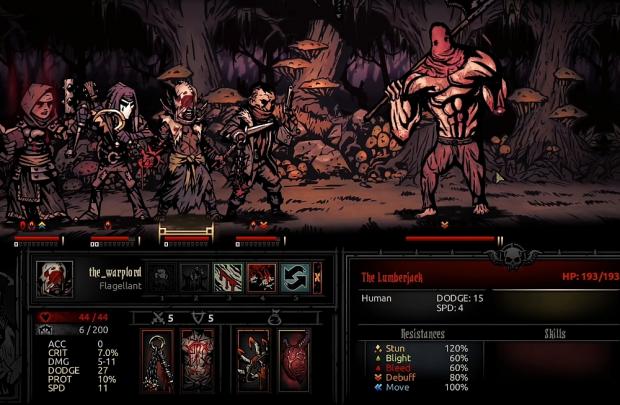
Task: Inspect the flail weapon slot
Action: (157, 360)
